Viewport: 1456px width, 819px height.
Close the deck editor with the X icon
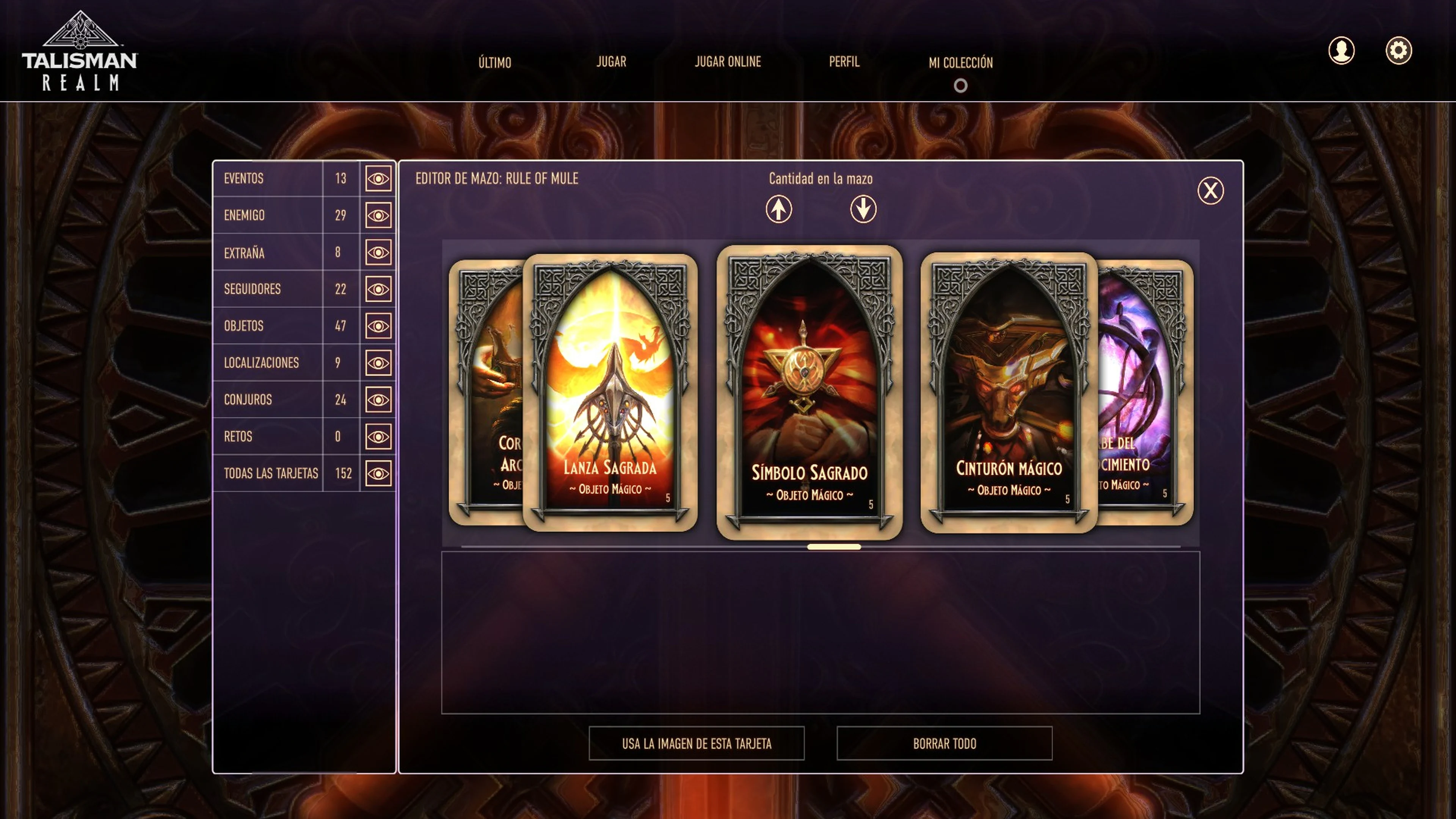(1210, 191)
